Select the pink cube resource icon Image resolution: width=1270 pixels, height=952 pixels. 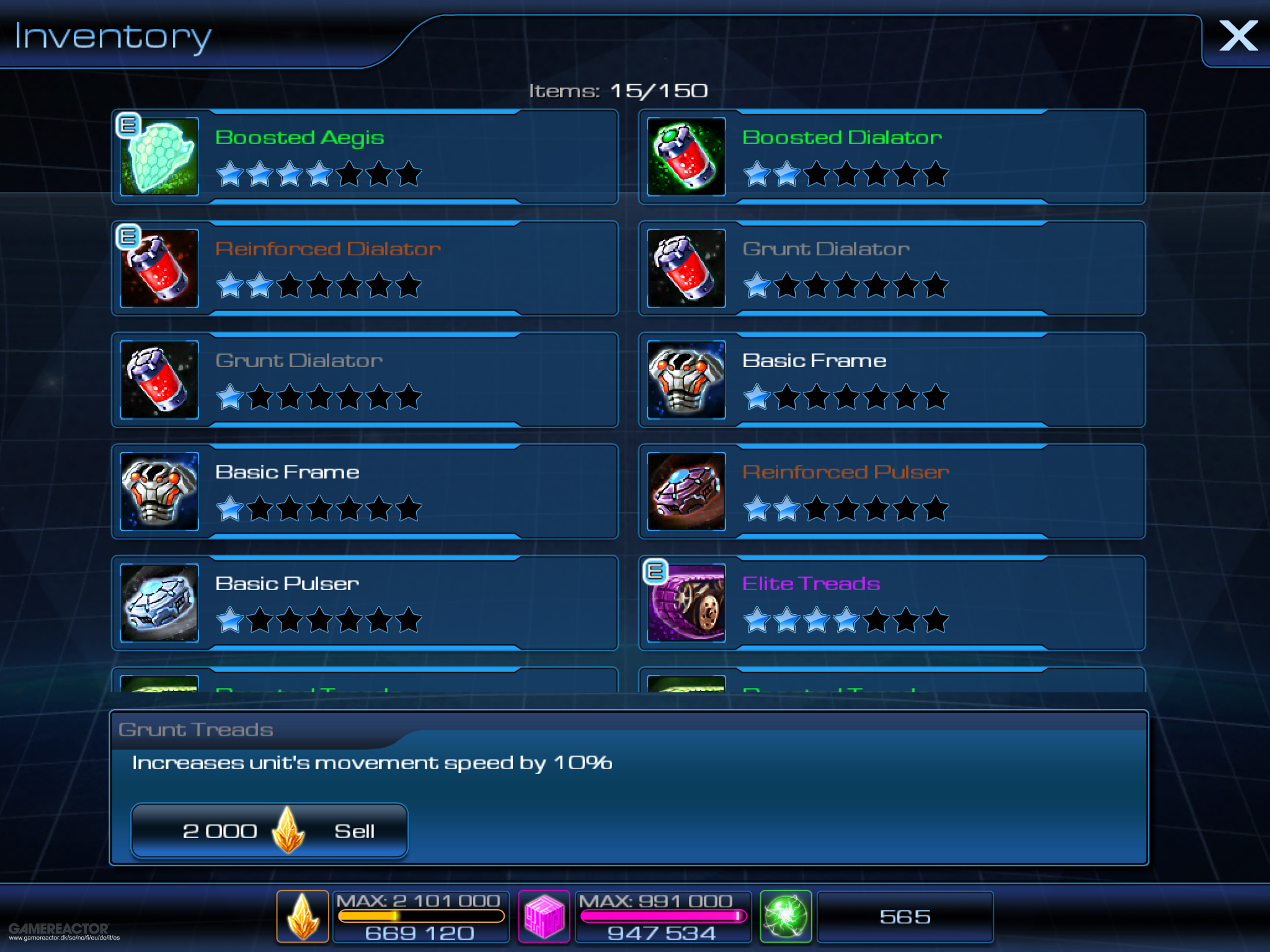[544, 916]
